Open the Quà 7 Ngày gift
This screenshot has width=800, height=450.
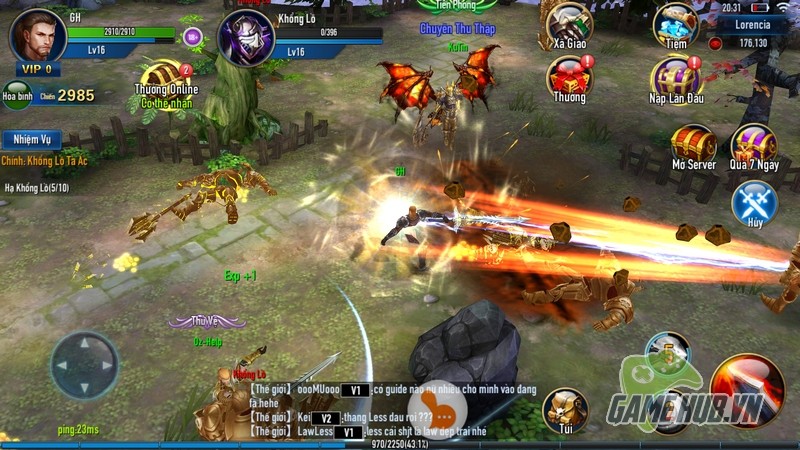tap(753, 146)
